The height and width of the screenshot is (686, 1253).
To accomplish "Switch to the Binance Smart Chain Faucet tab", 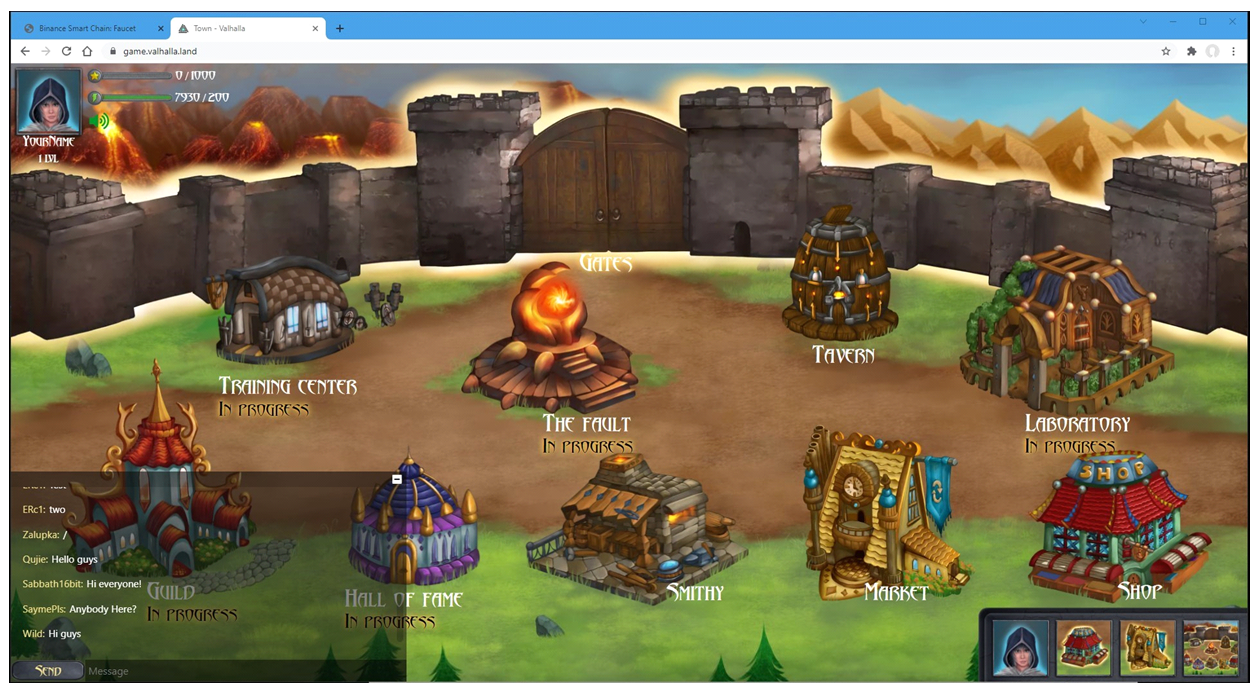I will pyautogui.click(x=88, y=28).
